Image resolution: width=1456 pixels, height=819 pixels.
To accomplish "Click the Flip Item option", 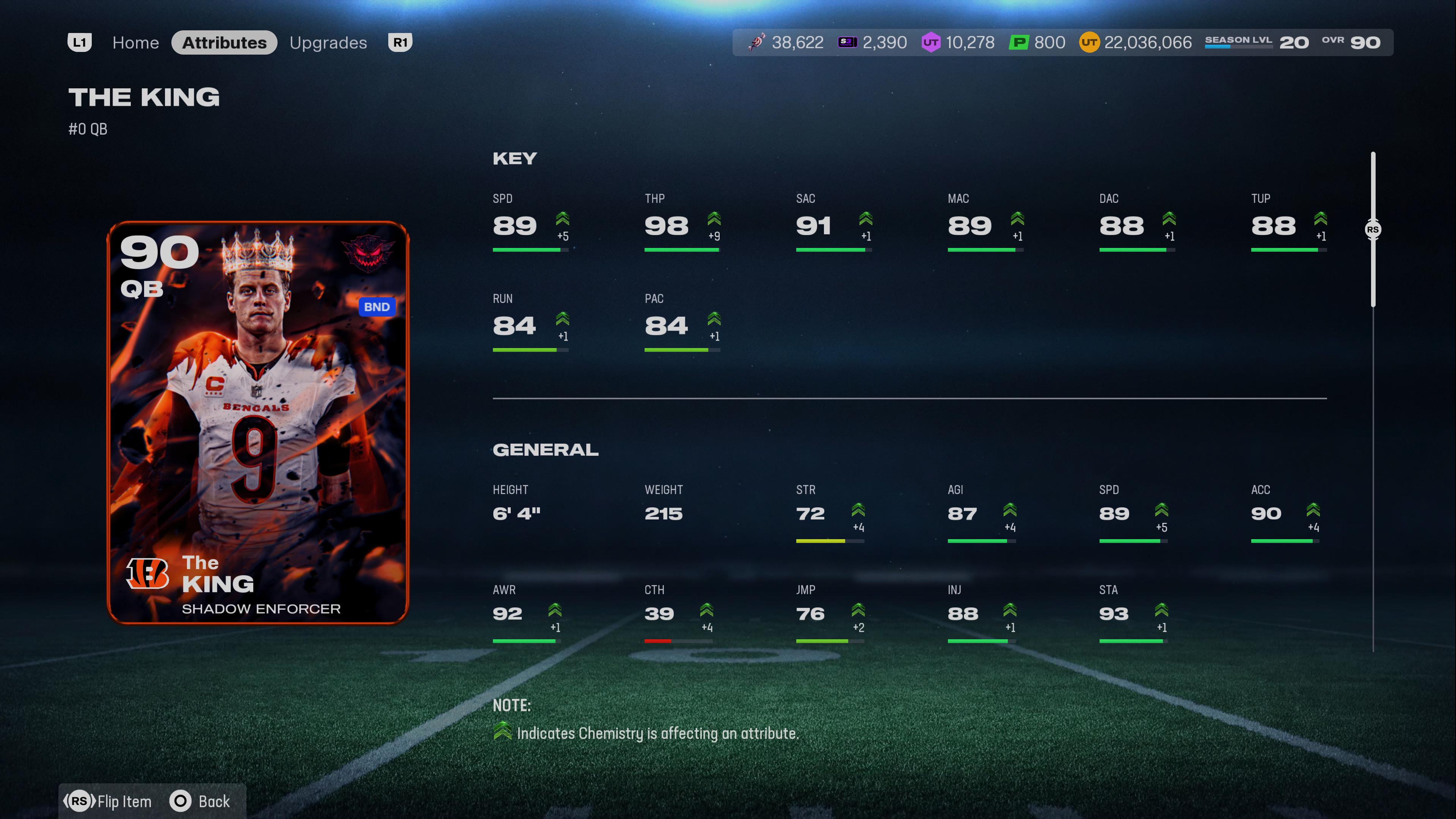I will (x=108, y=801).
